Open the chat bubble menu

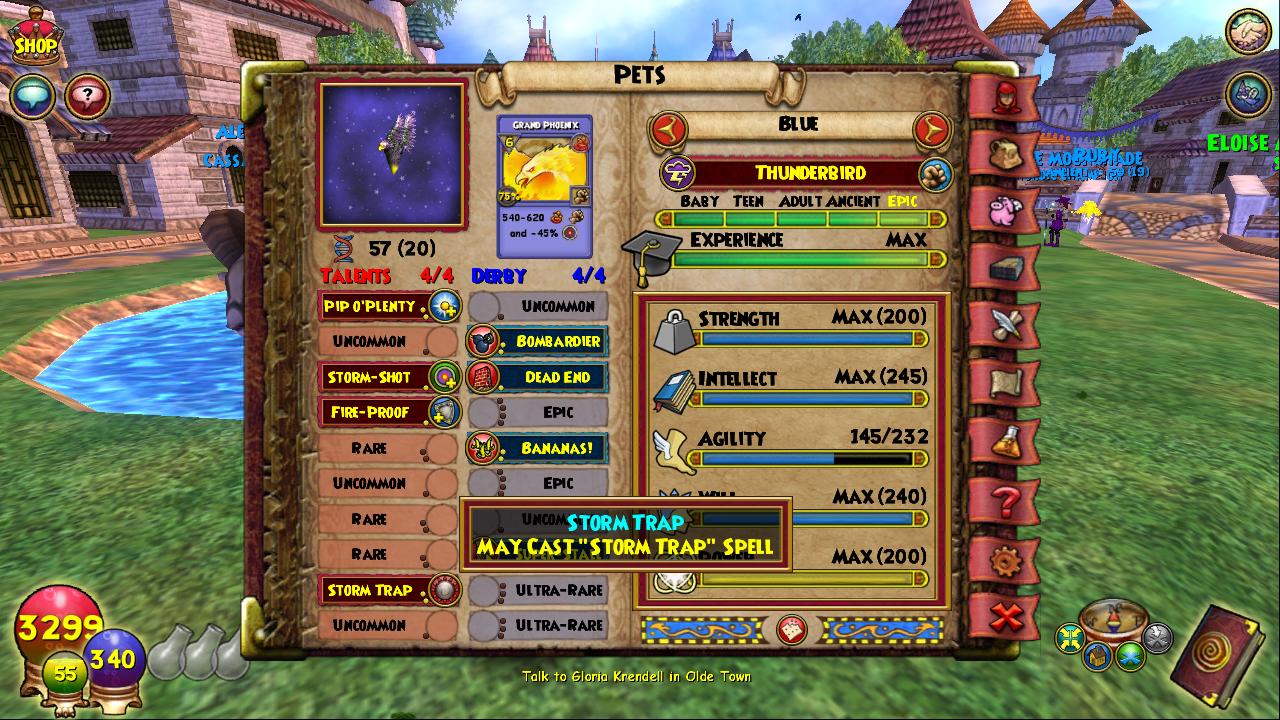pos(33,97)
